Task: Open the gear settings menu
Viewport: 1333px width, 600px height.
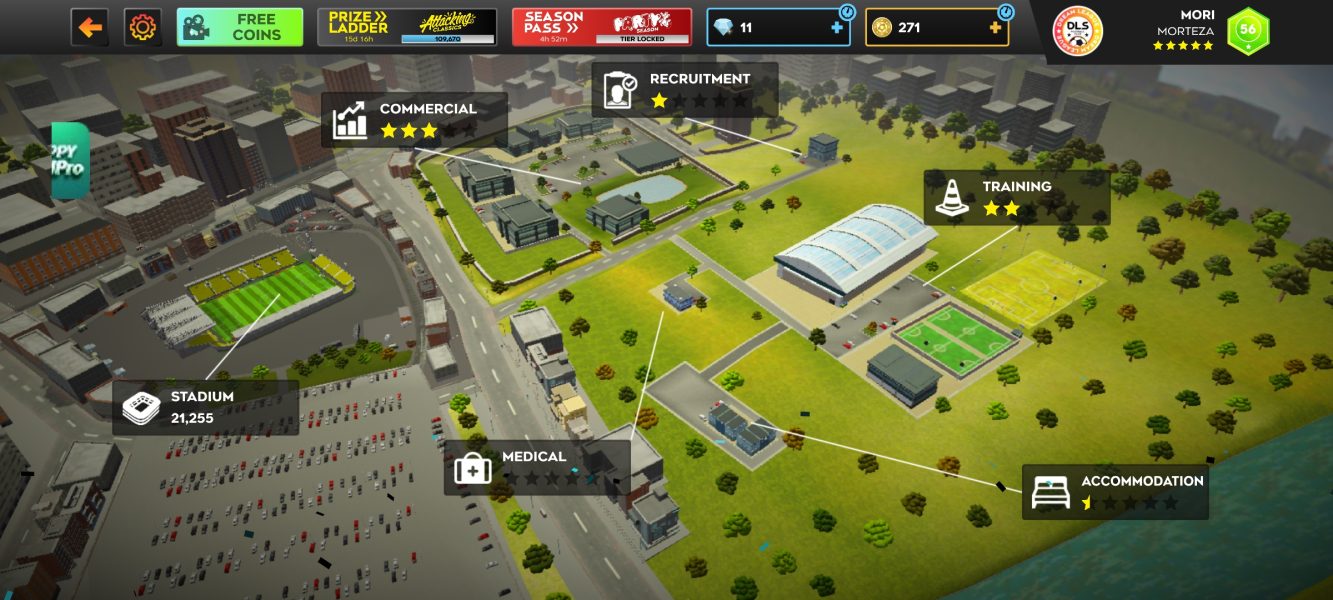Action: [143, 27]
